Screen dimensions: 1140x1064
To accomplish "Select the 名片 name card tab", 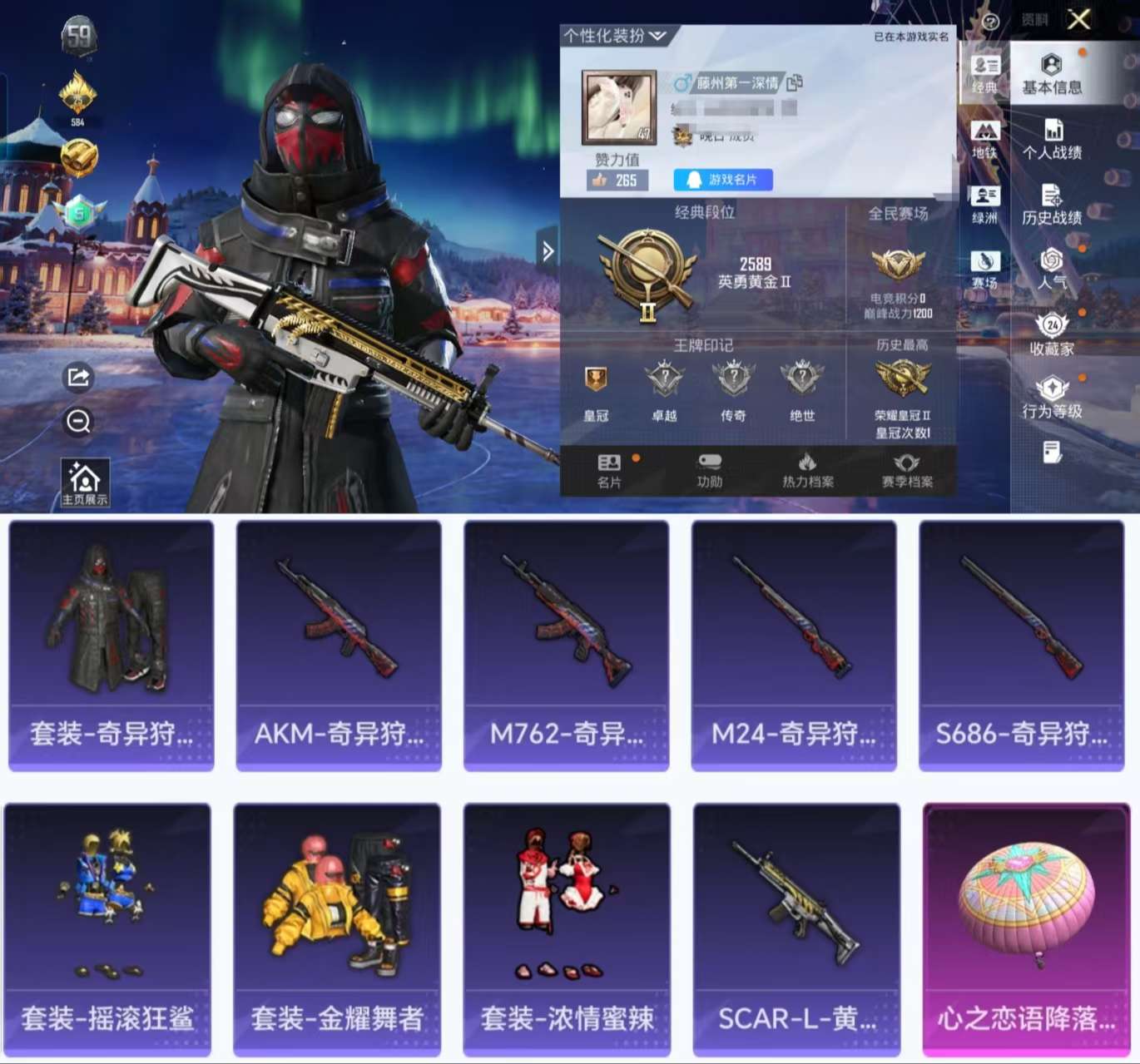I will 610,470.
